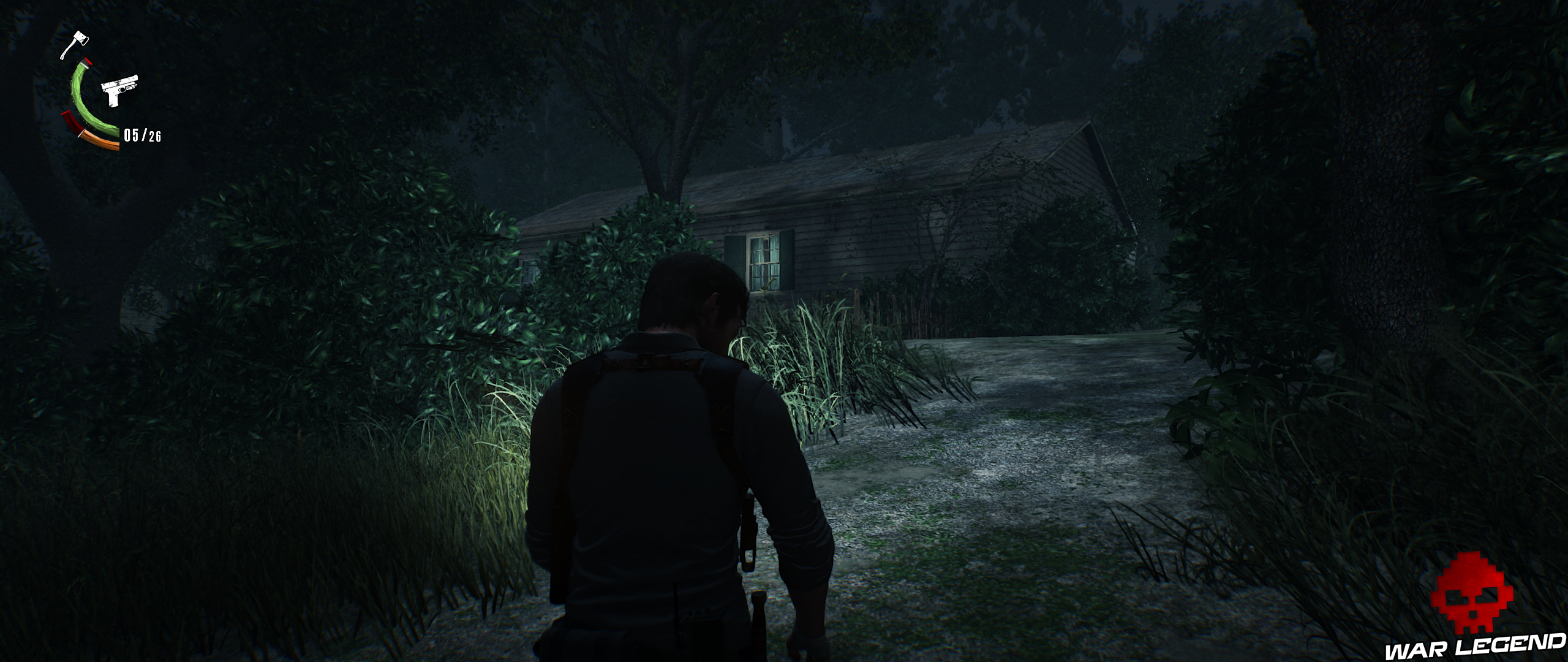
Task: Click the white marker on the orange gauge
Action: (x=80, y=134)
